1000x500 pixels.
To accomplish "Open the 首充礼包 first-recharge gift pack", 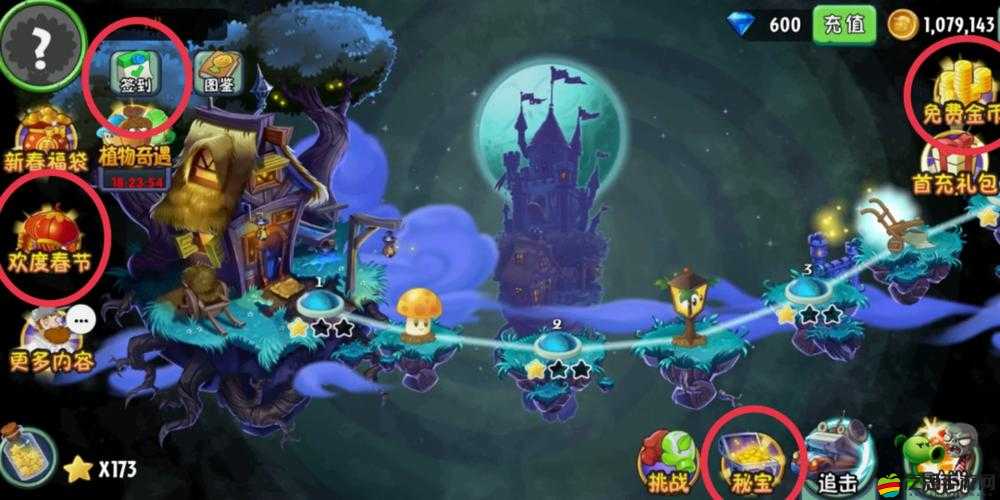I will tap(955, 165).
